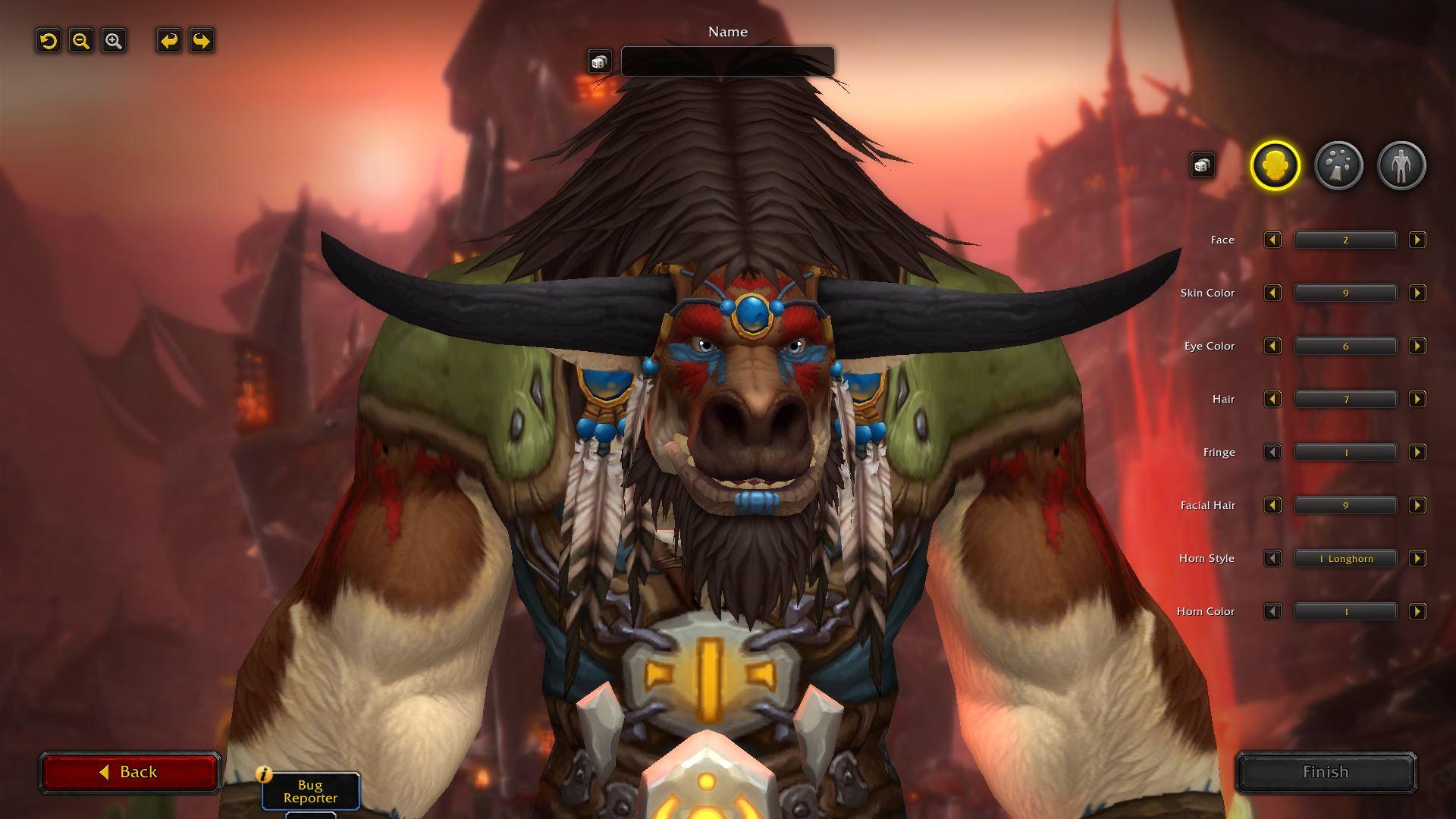Open the Bug Reporter

(x=310, y=793)
